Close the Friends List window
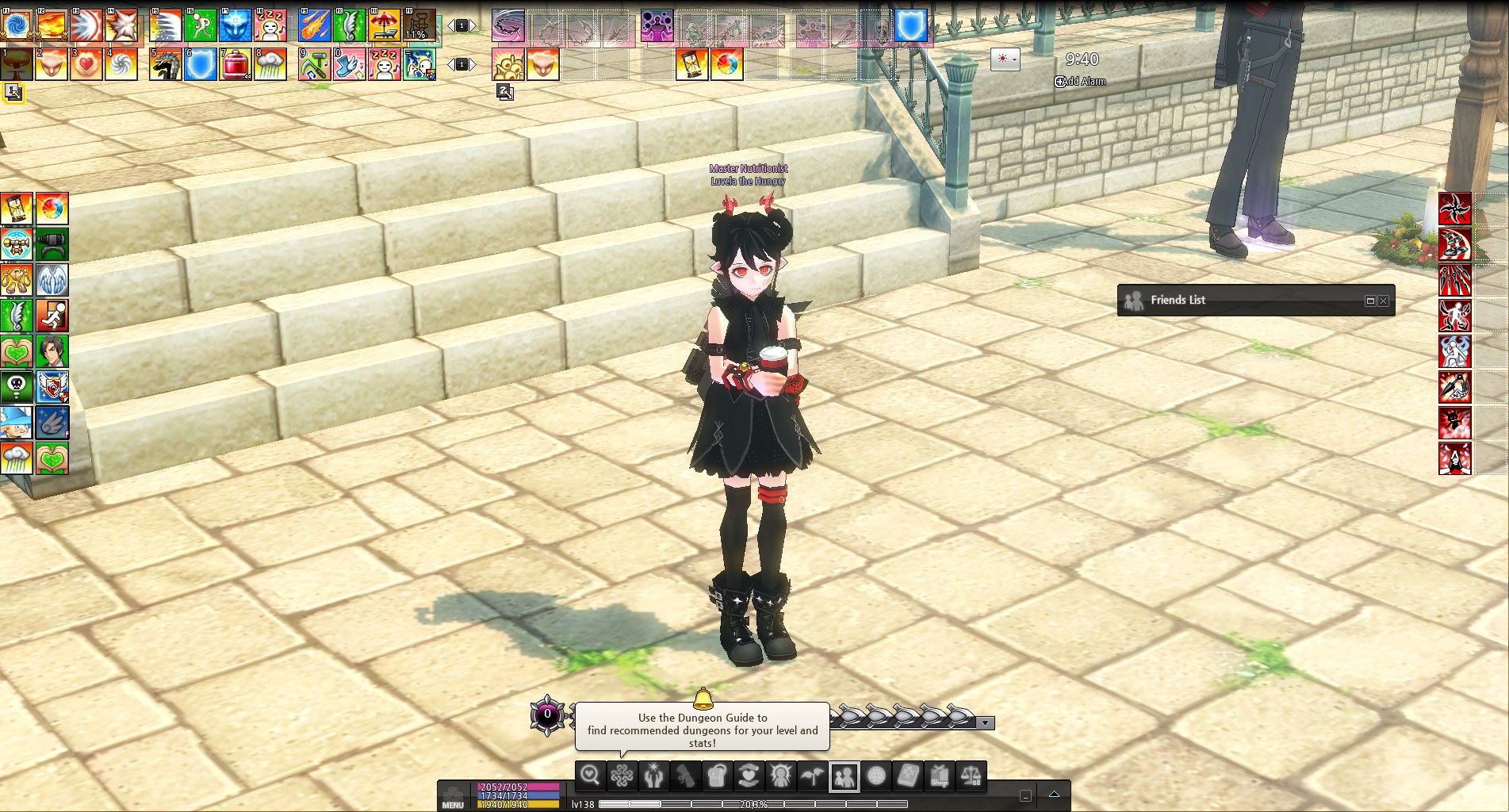The height and width of the screenshot is (812, 1509). point(1384,301)
